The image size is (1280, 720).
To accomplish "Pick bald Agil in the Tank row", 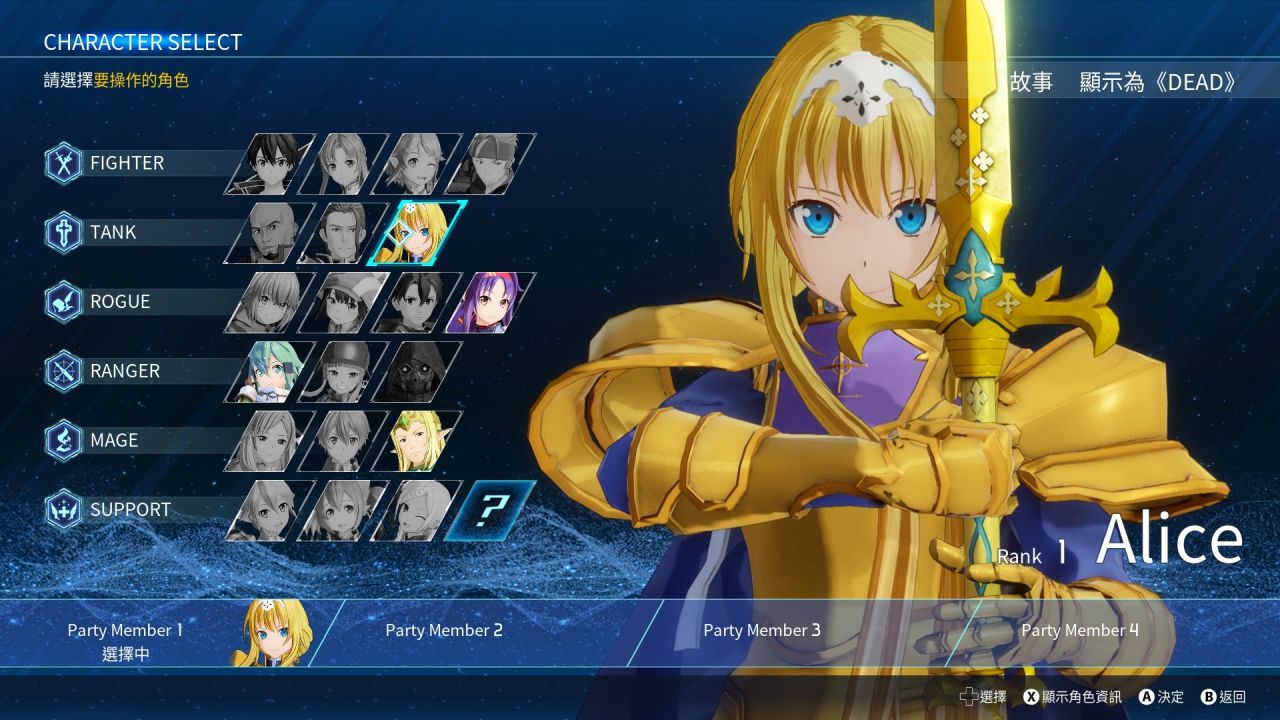I will [x=269, y=233].
